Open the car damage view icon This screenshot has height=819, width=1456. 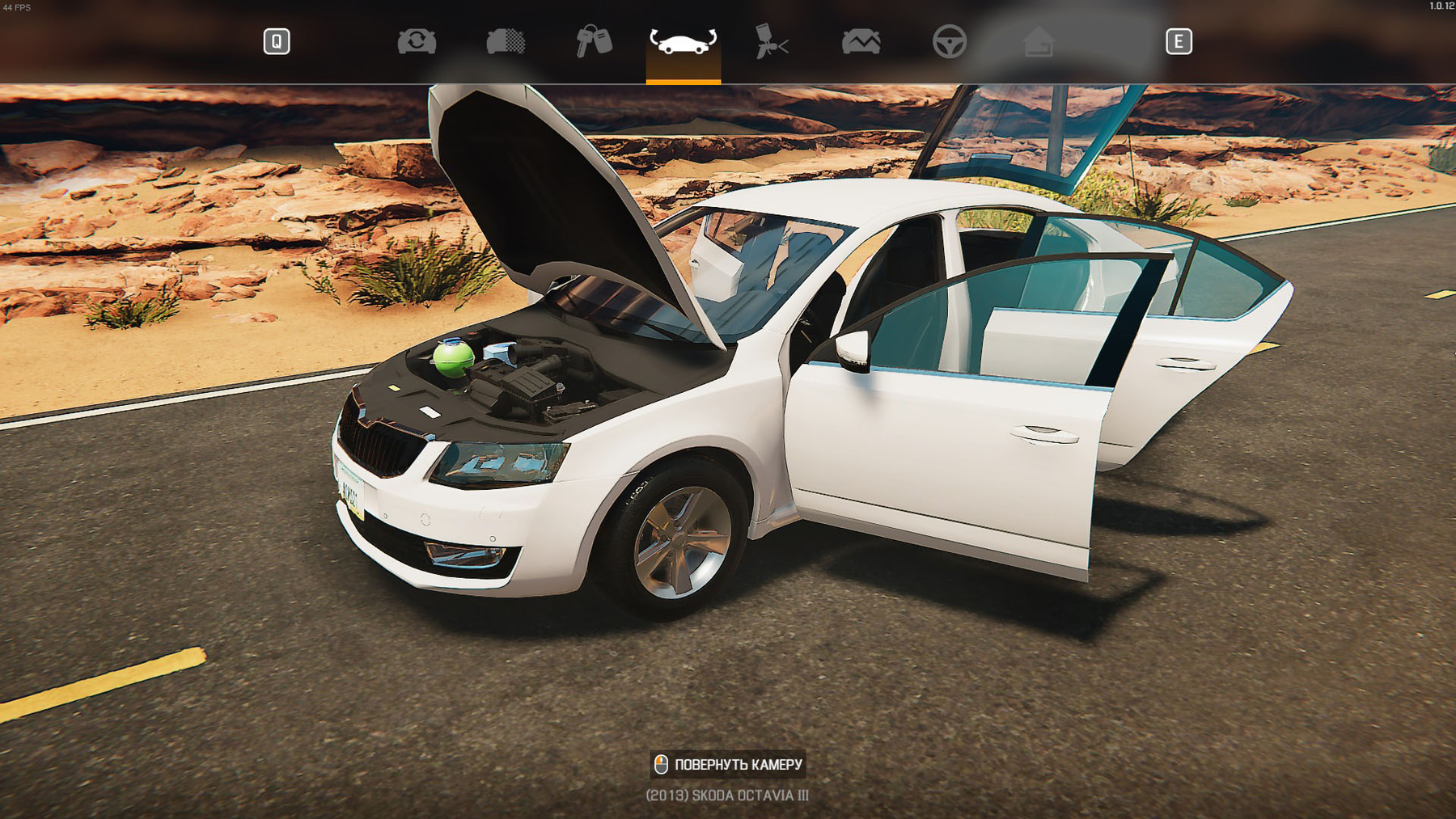861,43
